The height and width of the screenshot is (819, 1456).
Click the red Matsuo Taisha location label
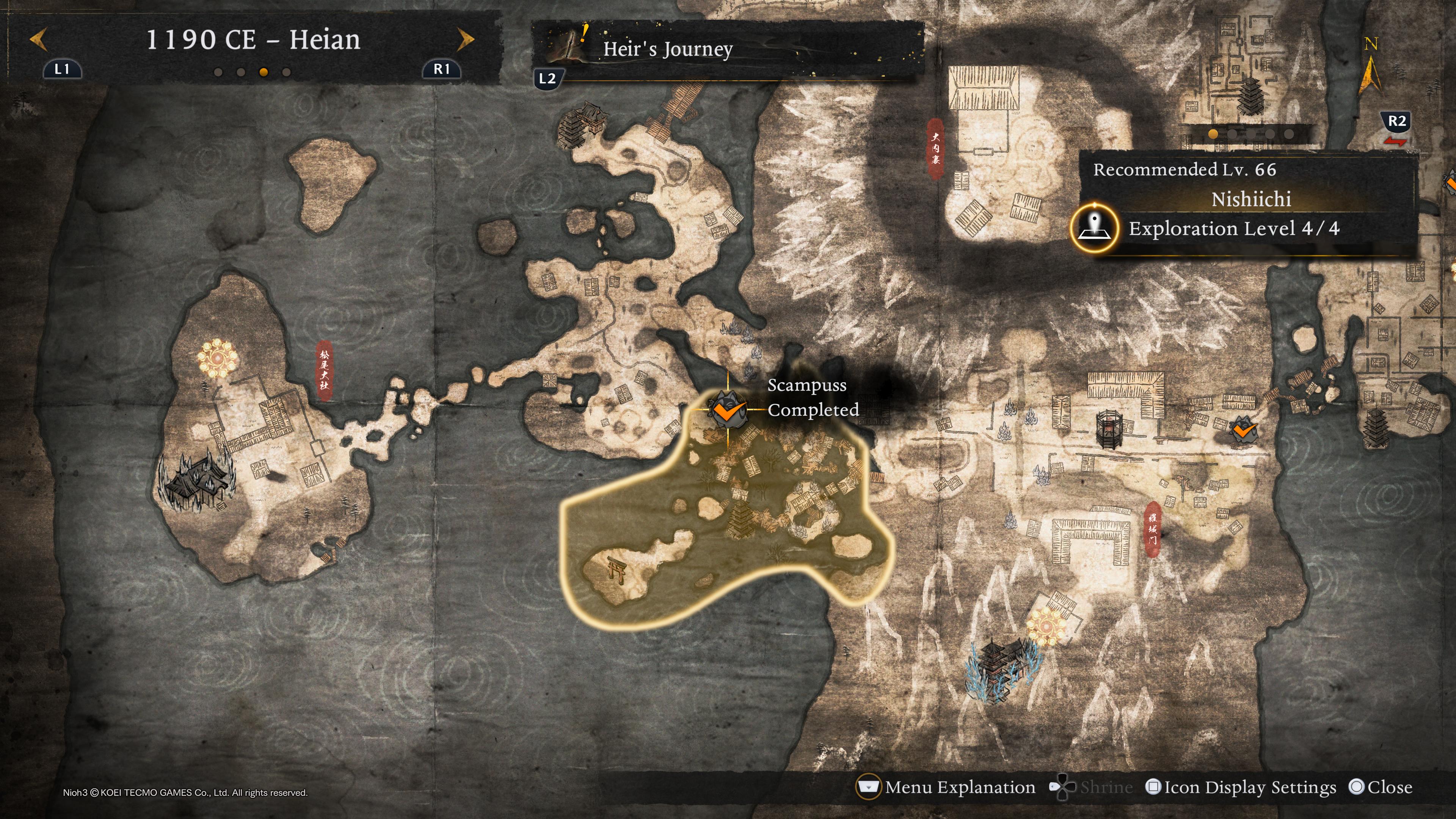[324, 371]
